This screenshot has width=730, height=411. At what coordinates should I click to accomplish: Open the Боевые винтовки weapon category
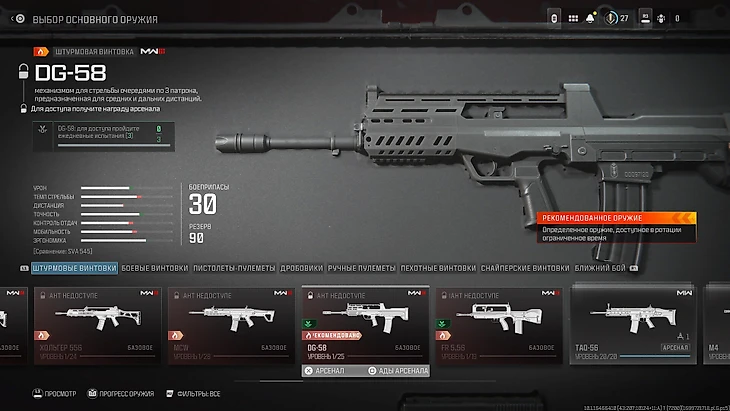click(155, 268)
